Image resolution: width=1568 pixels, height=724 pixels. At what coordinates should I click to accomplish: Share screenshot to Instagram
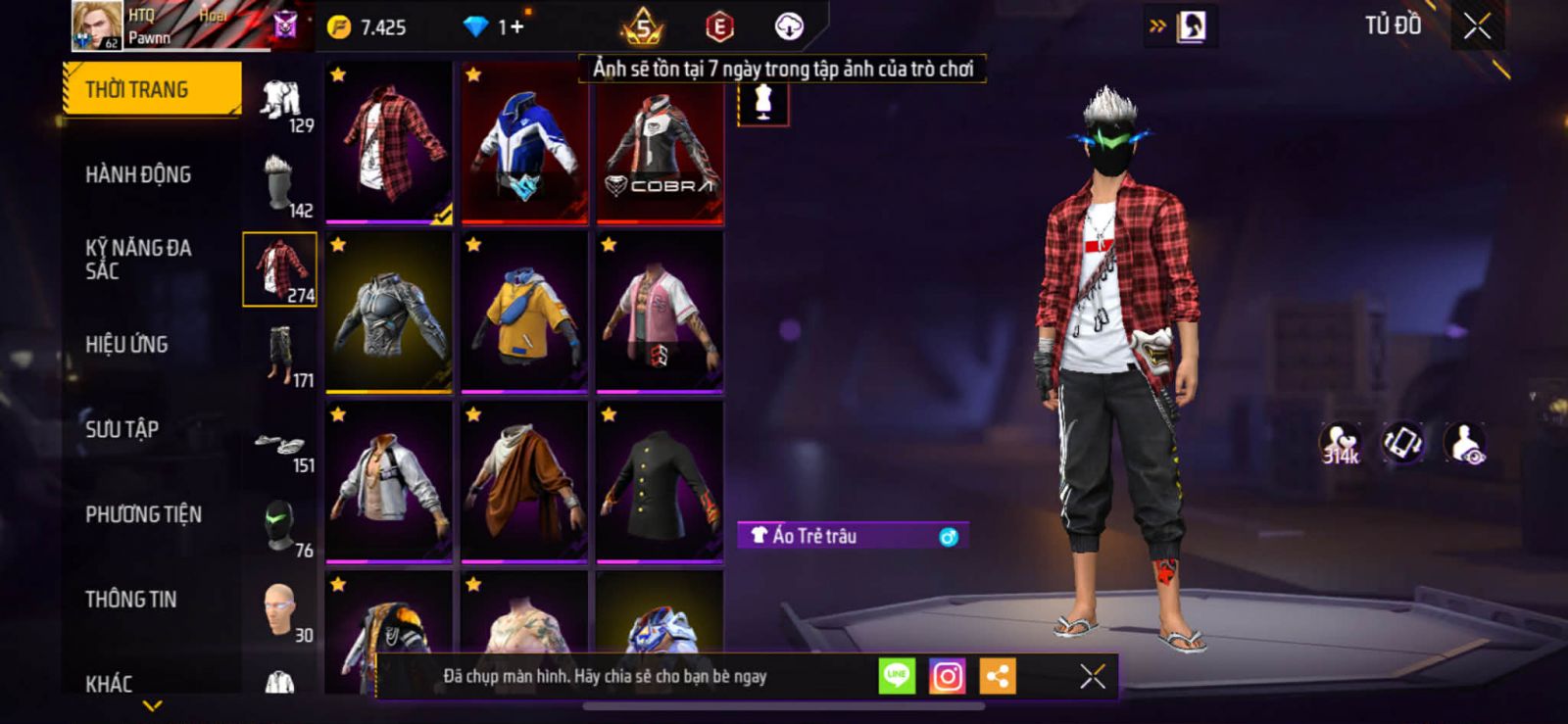click(947, 676)
